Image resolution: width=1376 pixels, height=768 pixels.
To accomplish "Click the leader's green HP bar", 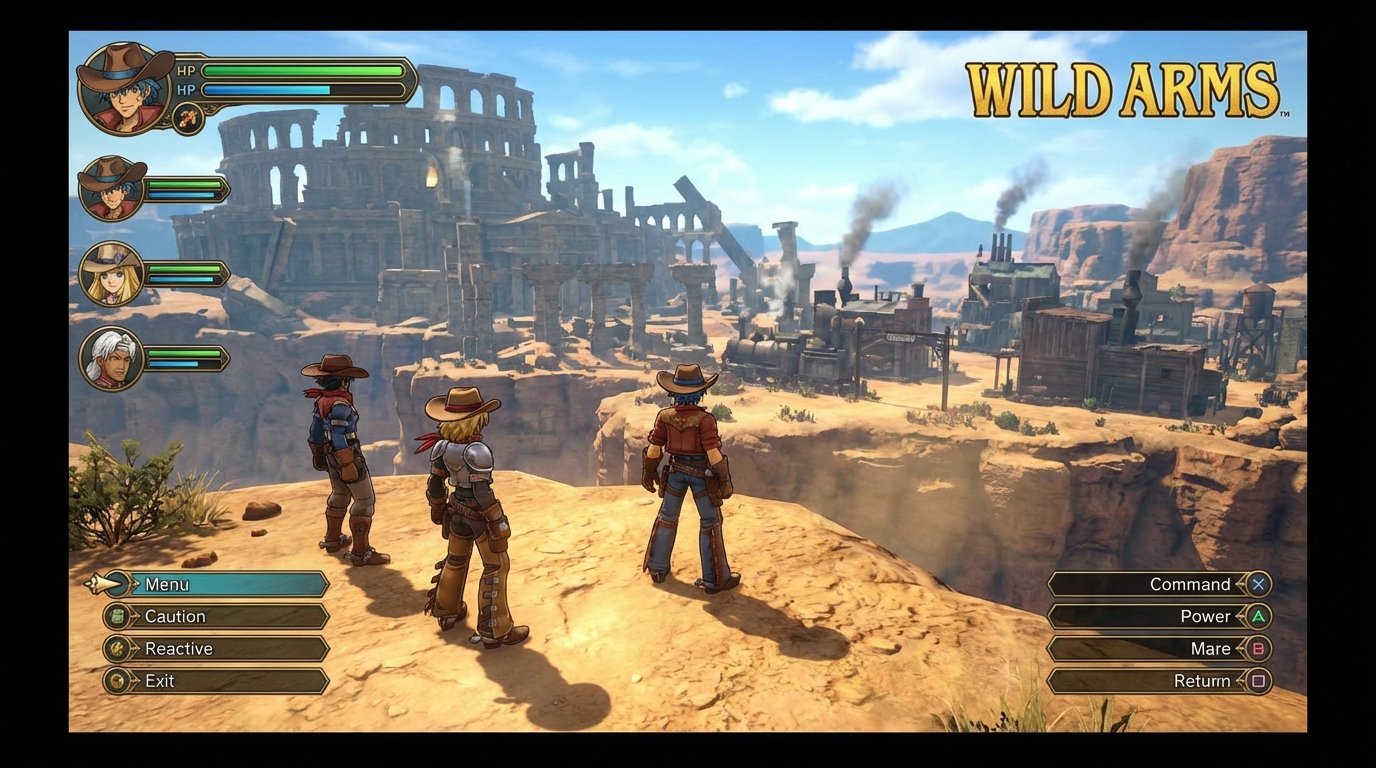I will pos(300,70).
